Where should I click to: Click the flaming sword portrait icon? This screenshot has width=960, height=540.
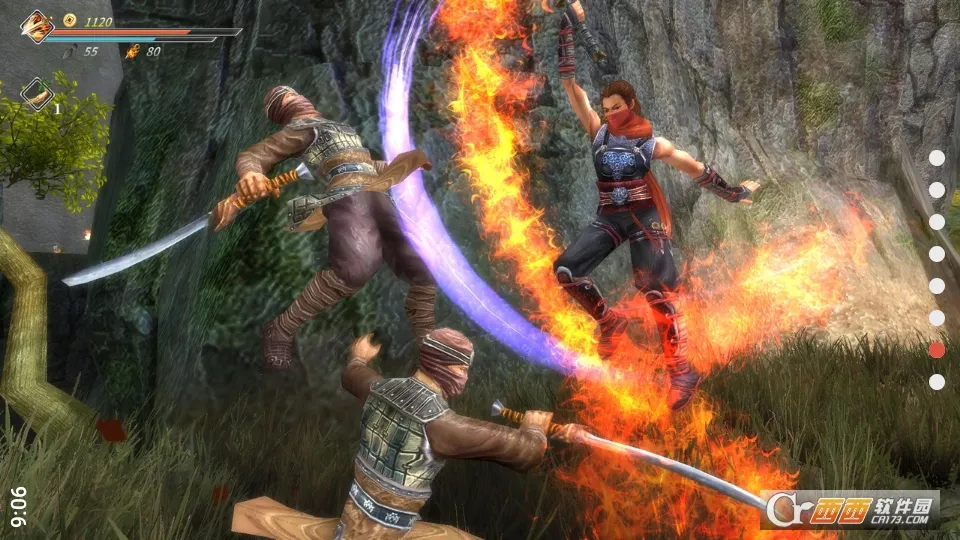pos(37,25)
